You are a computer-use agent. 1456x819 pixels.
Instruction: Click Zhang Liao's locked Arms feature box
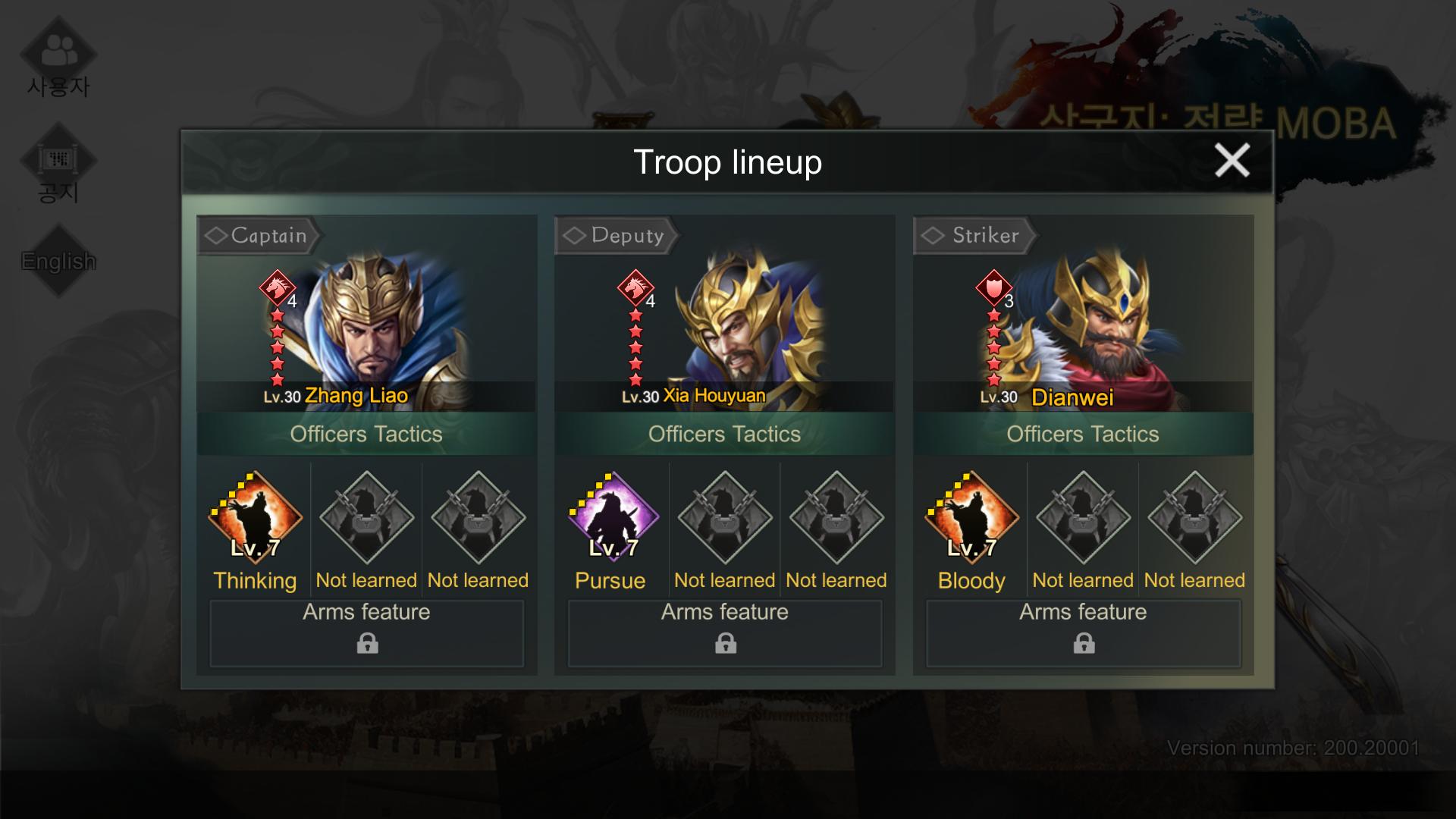click(x=367, y=633)
